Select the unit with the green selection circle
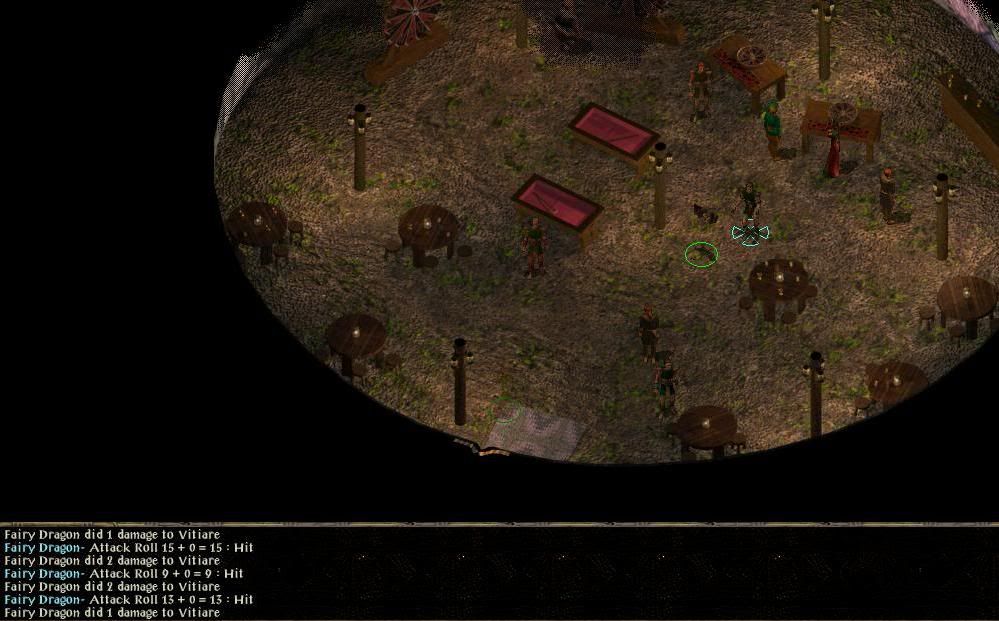999x621 pixels. point(701,254)
